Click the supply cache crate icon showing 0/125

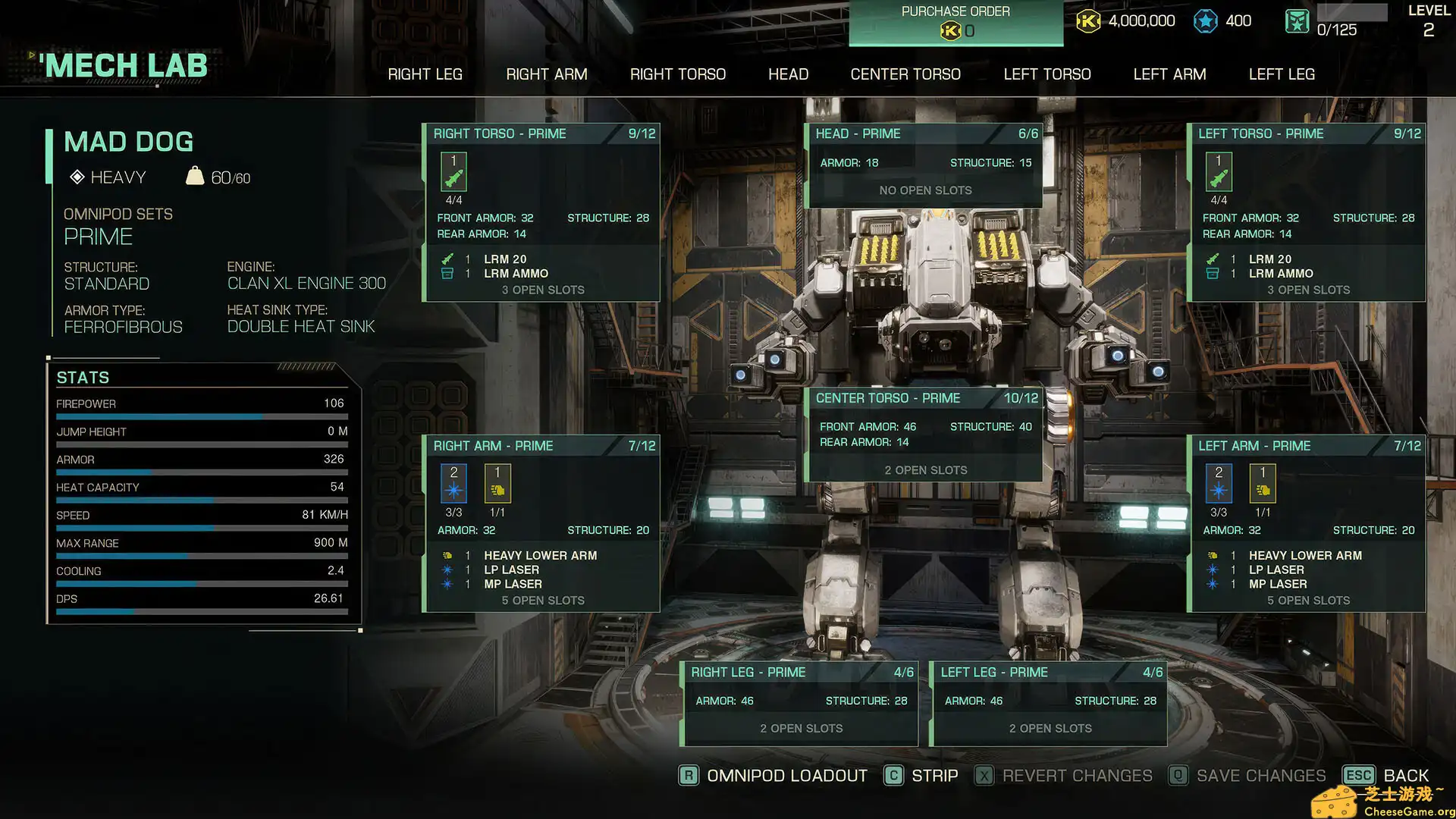click(x=1297, y=21)
